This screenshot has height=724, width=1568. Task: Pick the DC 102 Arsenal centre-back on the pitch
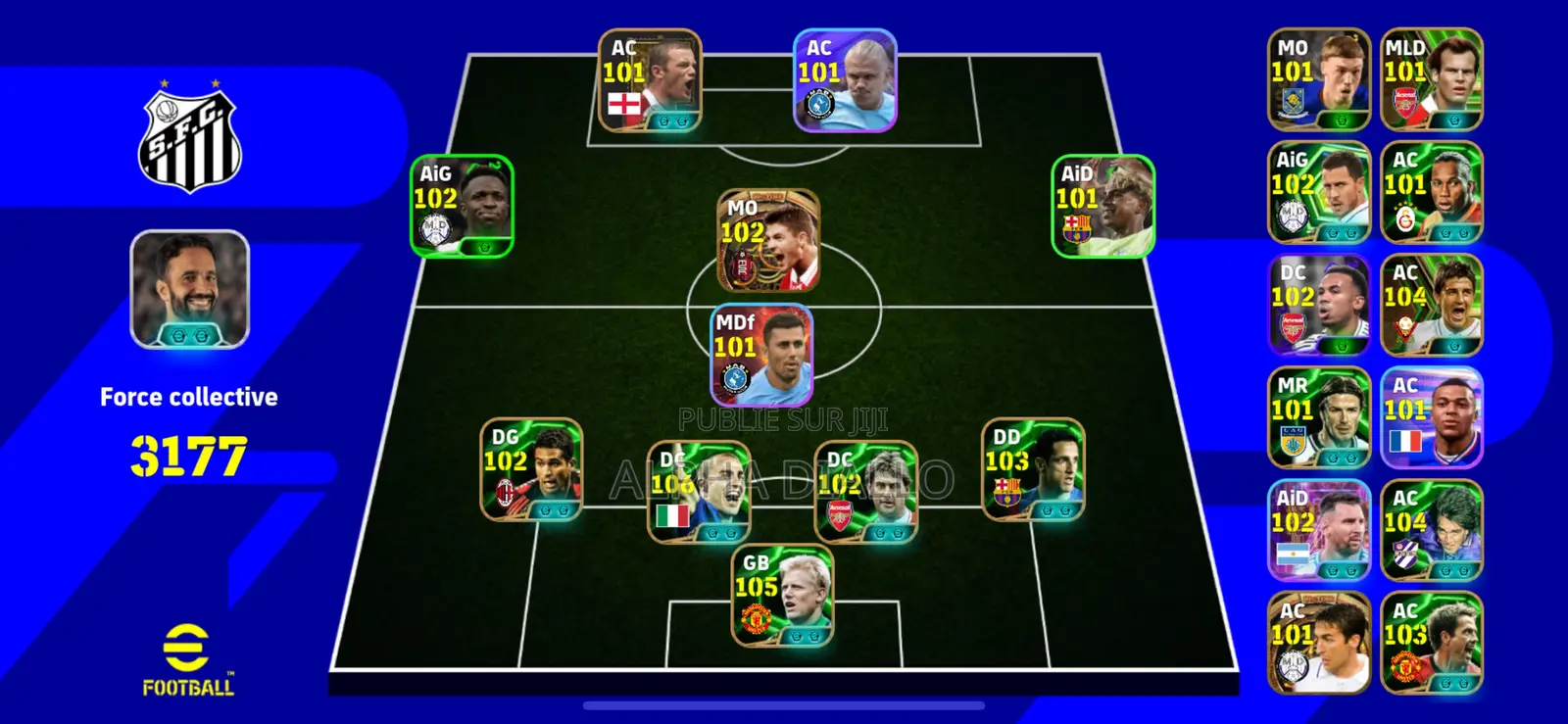click(x=866, y=492)
